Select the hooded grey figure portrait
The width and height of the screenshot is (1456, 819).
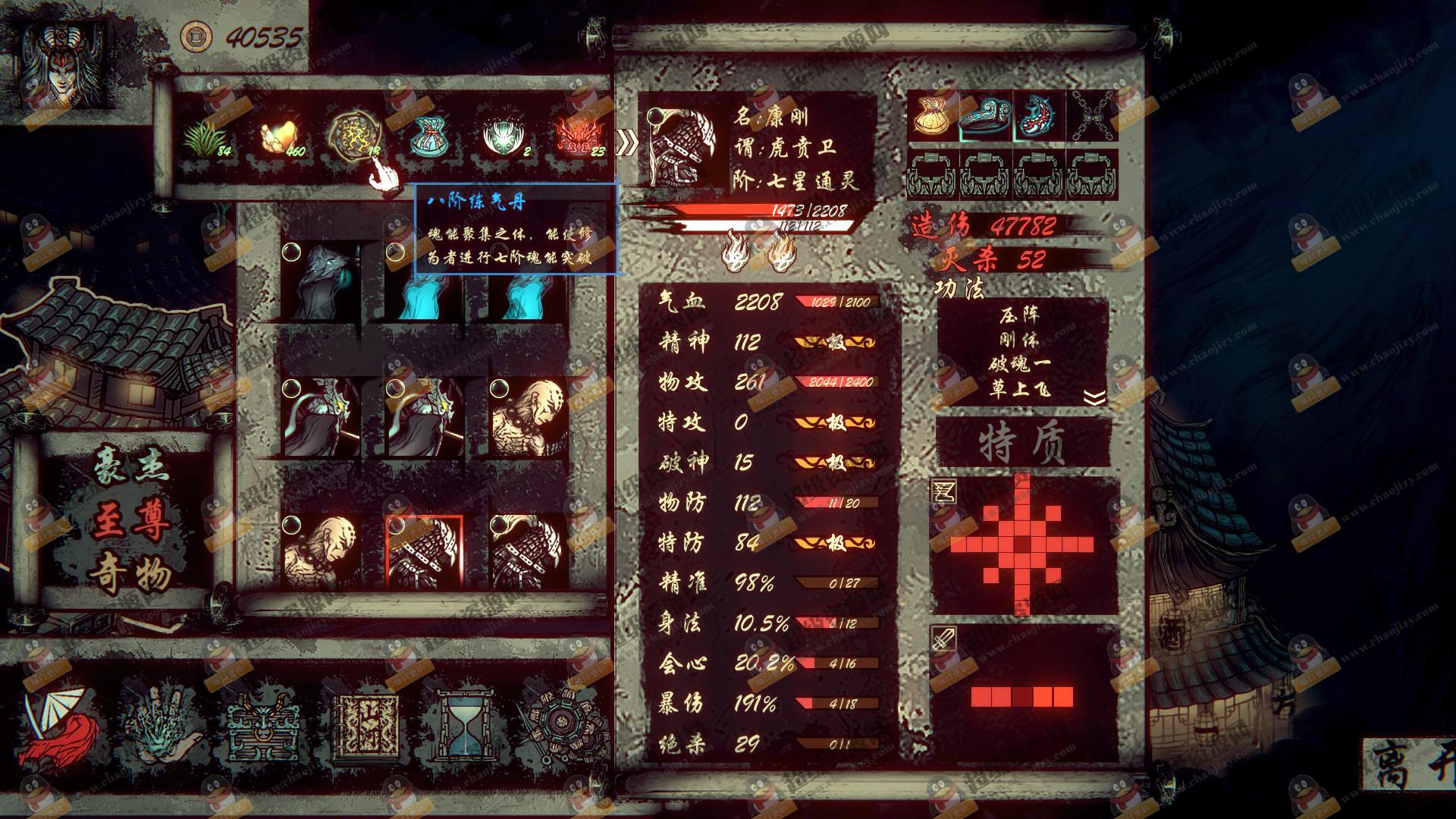point(319,282)
